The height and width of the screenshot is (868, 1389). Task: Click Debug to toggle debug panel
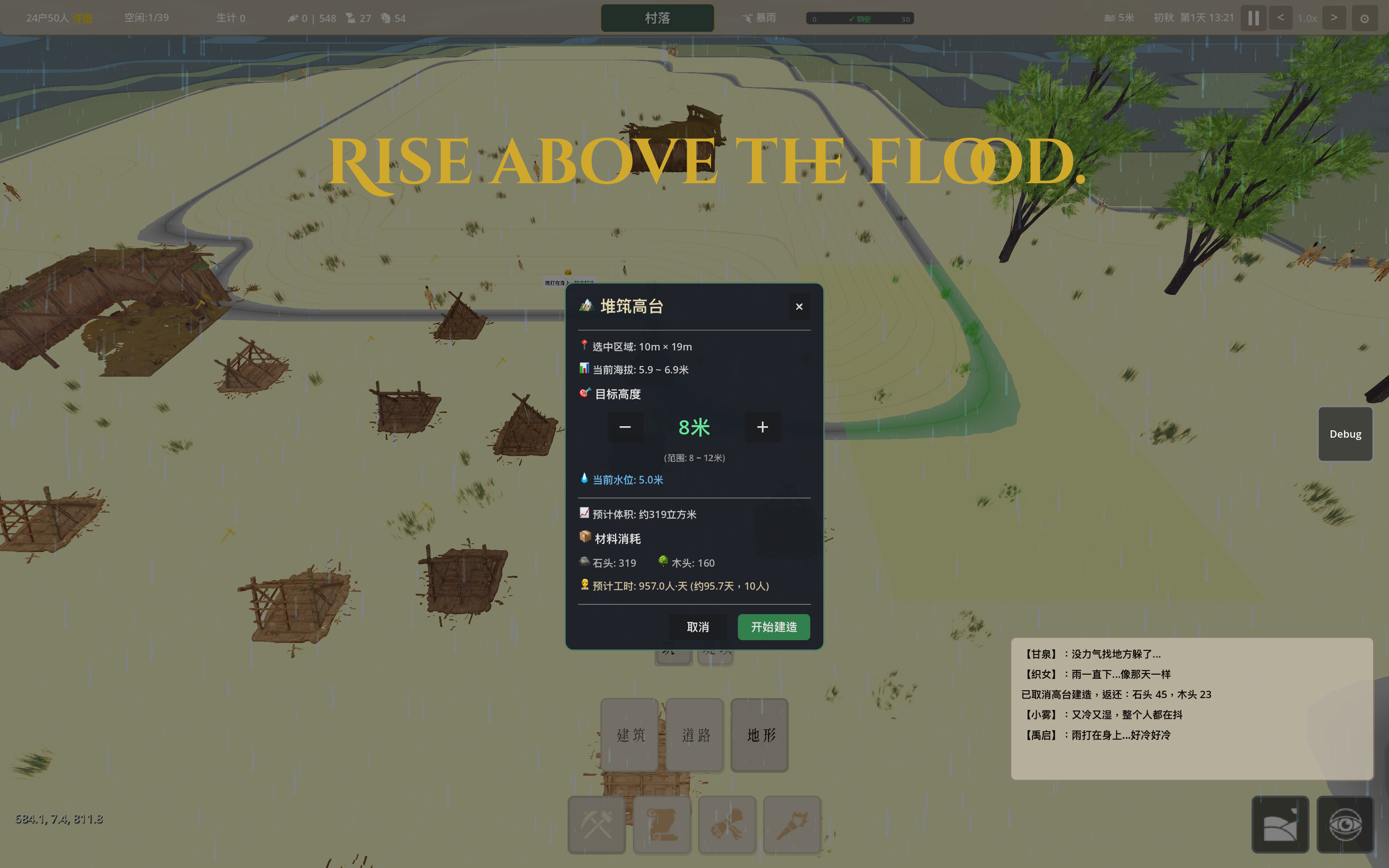pos(1344,434)
